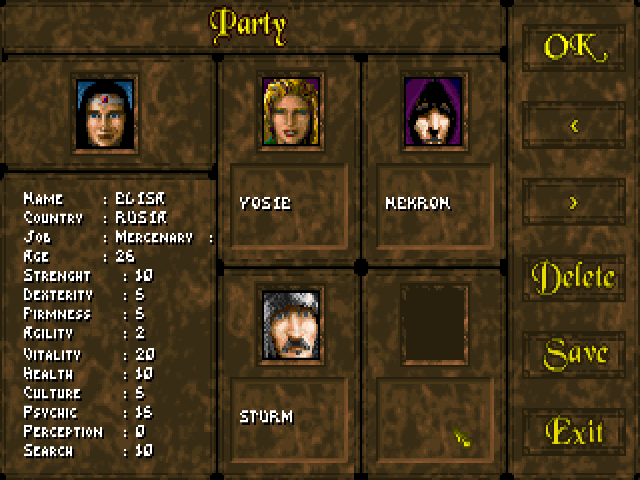Delete the selected character
The width and height of the screenshot is (640, 480).
click(x=573, y=278)
